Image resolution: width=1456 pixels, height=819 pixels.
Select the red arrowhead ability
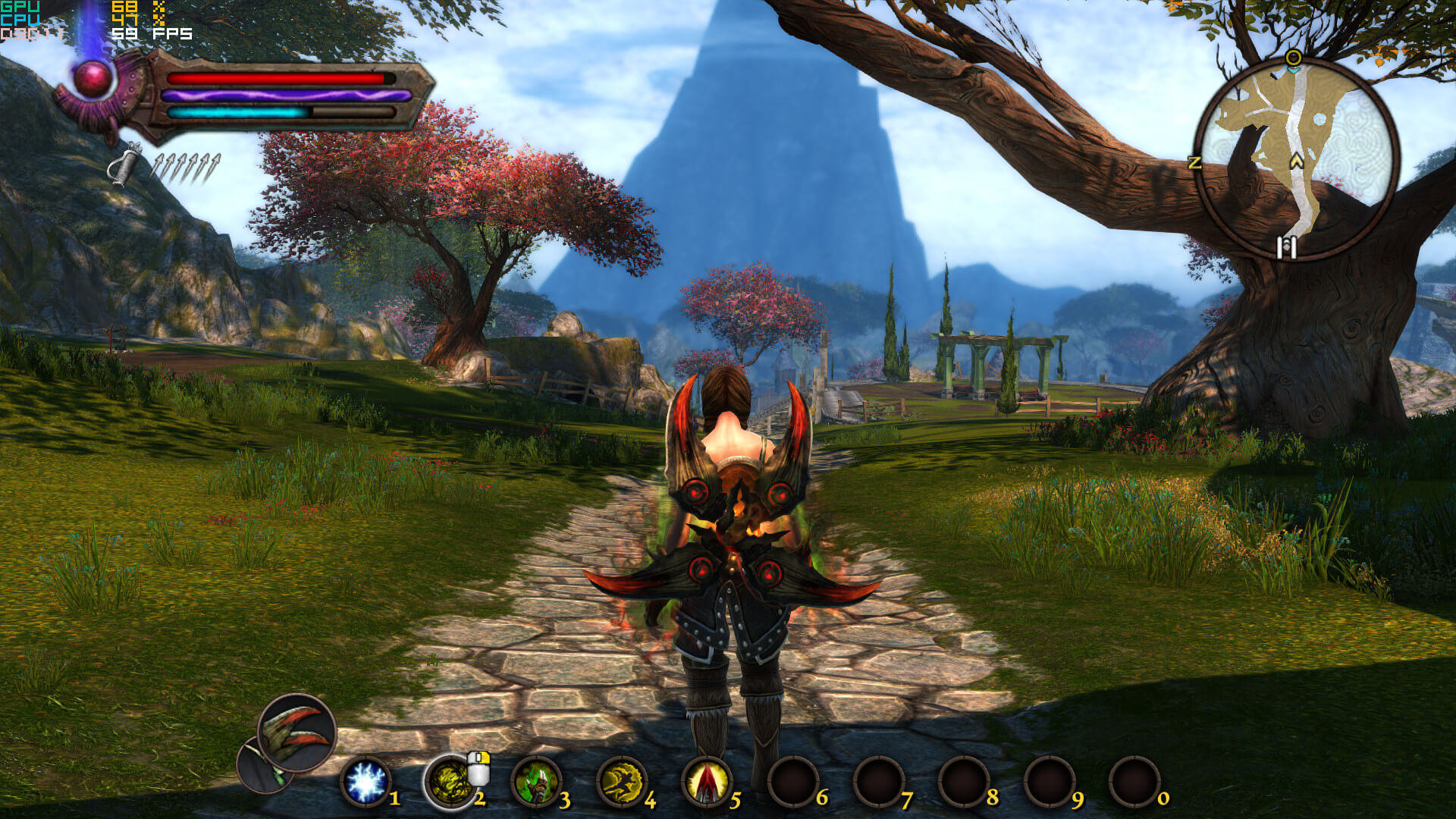[x=707, y=783]
